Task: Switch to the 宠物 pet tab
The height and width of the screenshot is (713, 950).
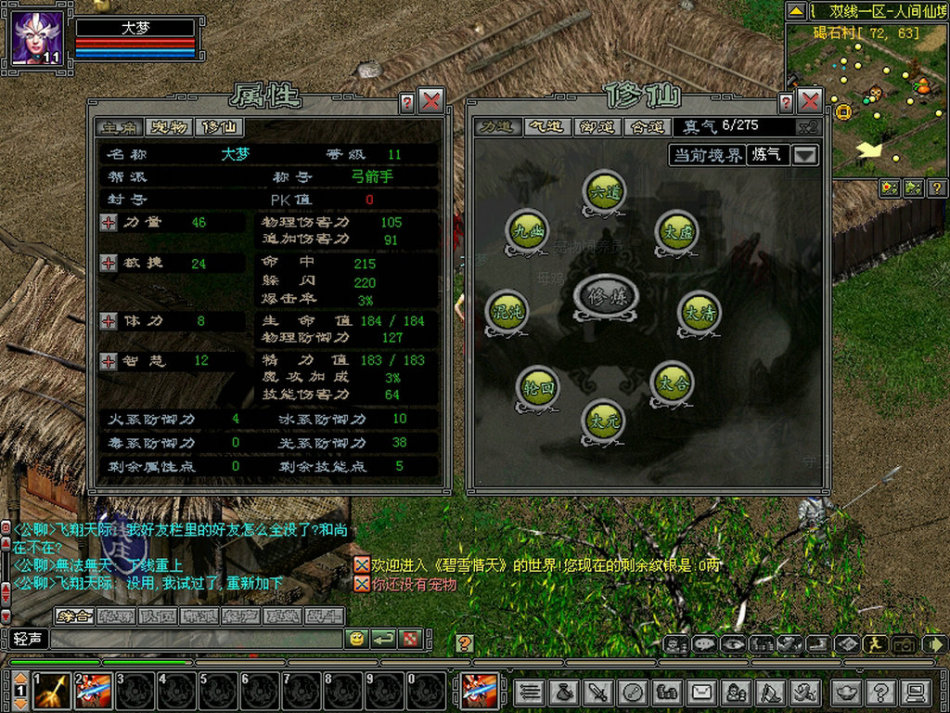Action: (x=169, y=128)
